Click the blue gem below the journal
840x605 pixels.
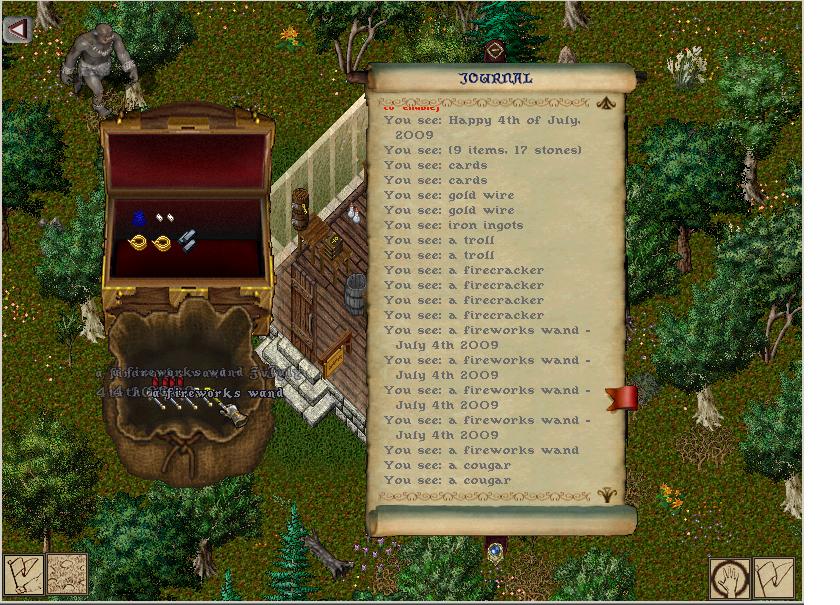pyautogui.click(x=495, y=551)
